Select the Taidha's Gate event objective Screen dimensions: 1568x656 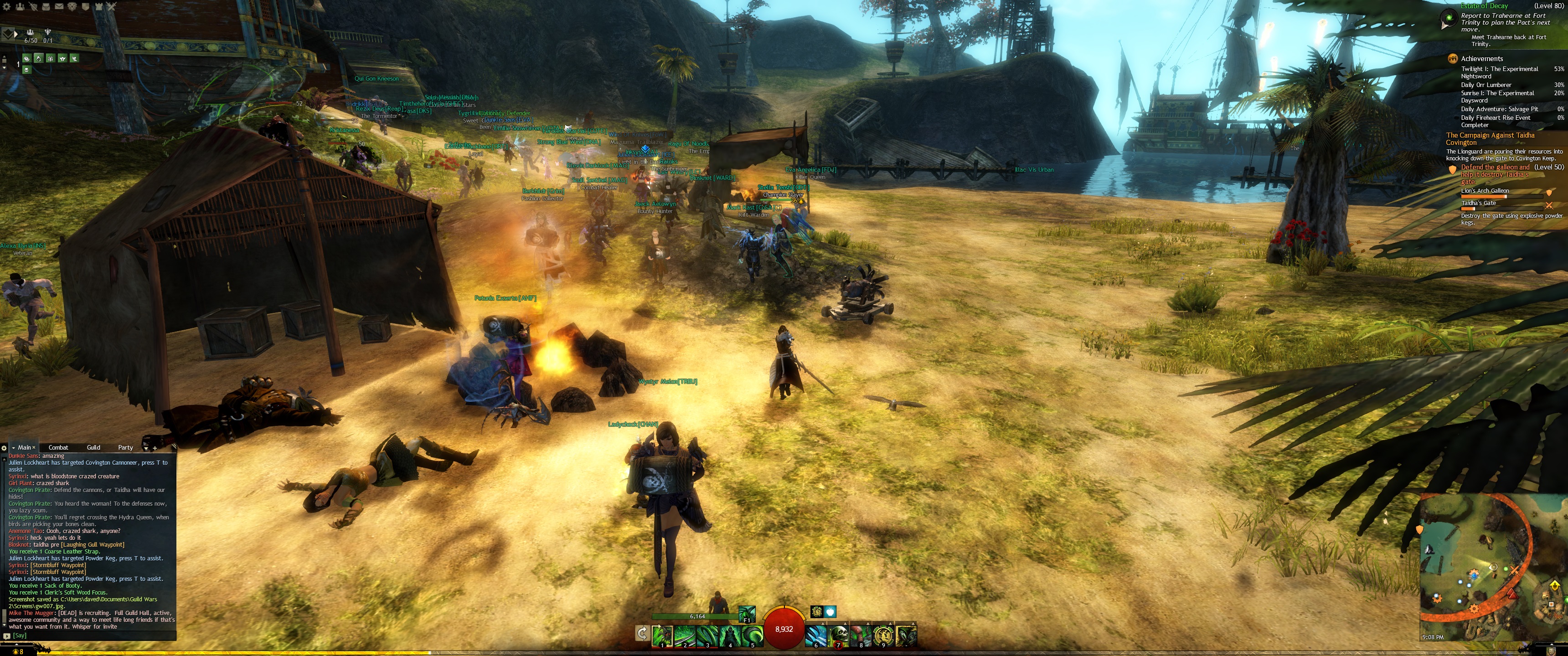point(1479,203)
